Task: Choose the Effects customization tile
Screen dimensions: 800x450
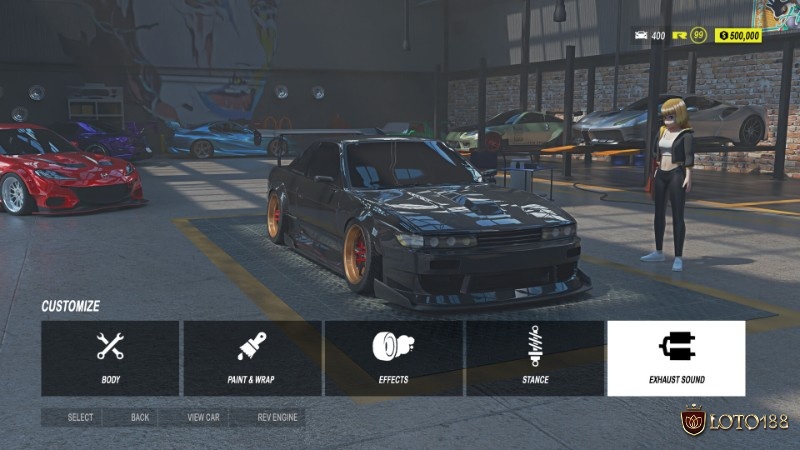Action: pyautogui.click(x=393, y=358)
